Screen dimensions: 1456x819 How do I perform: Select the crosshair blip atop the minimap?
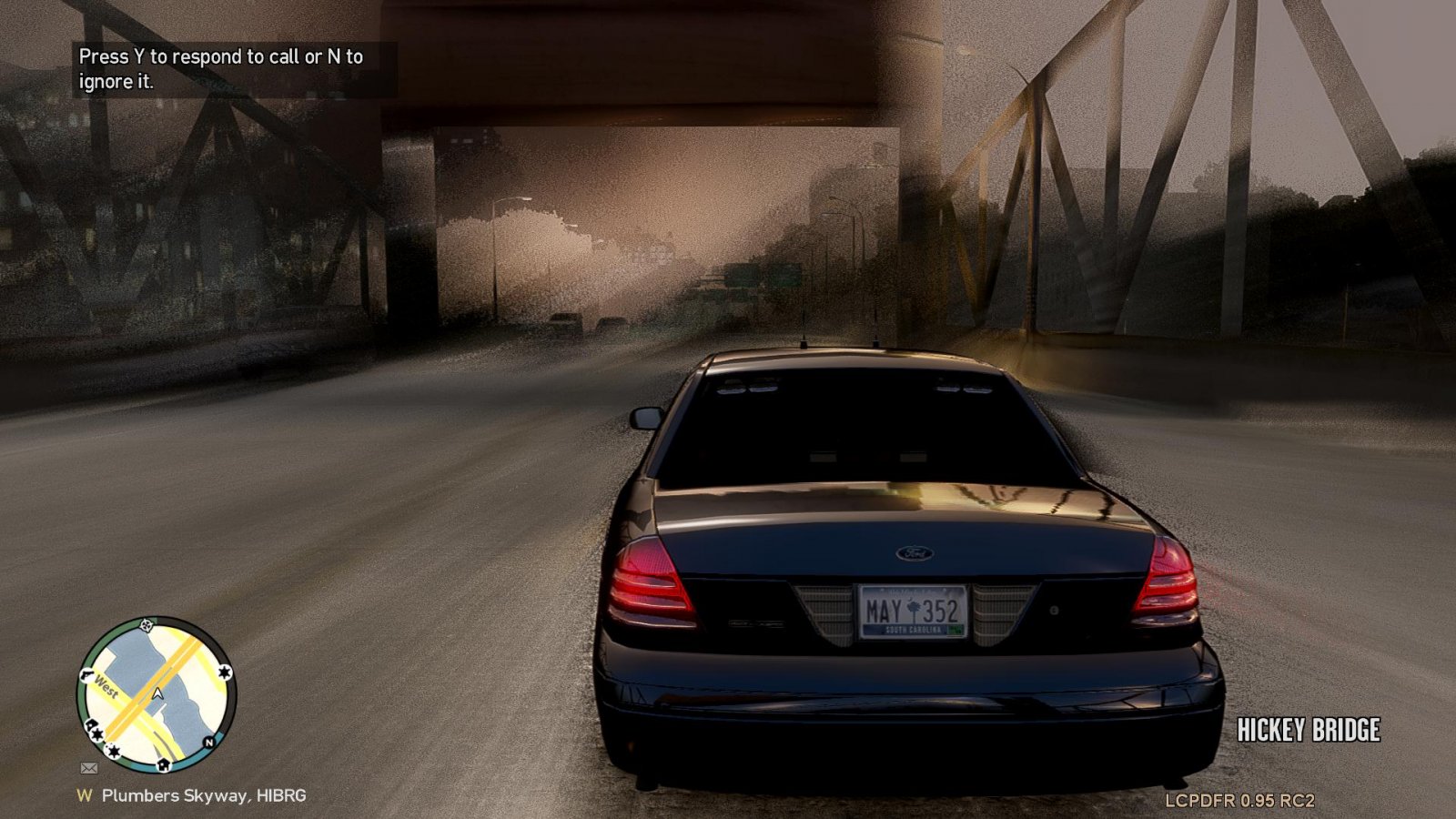click(147, 625)
